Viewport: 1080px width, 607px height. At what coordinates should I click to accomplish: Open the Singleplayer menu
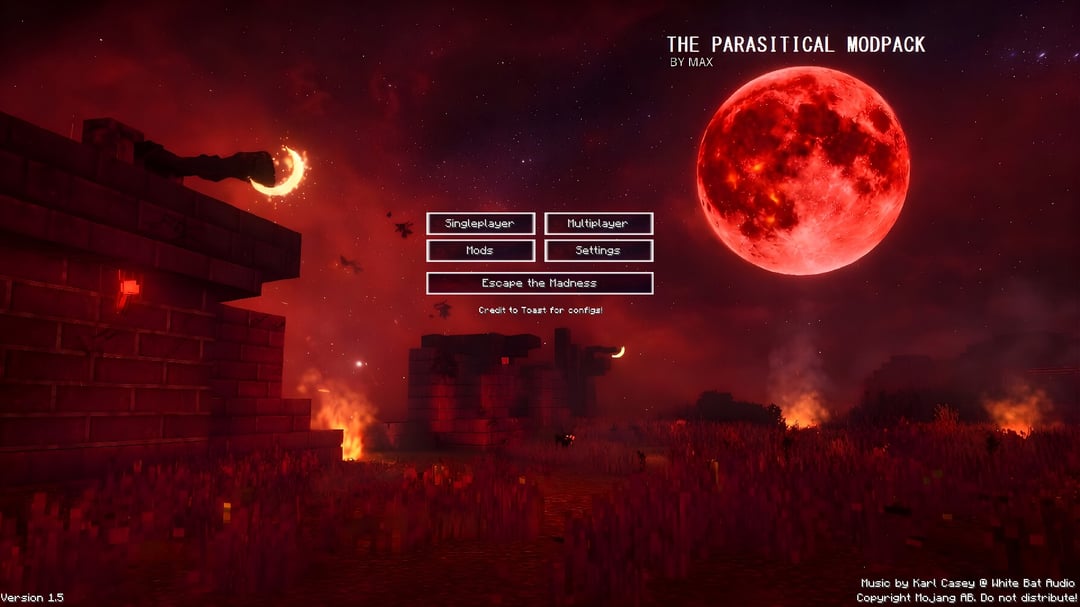(x=480, y=224)
